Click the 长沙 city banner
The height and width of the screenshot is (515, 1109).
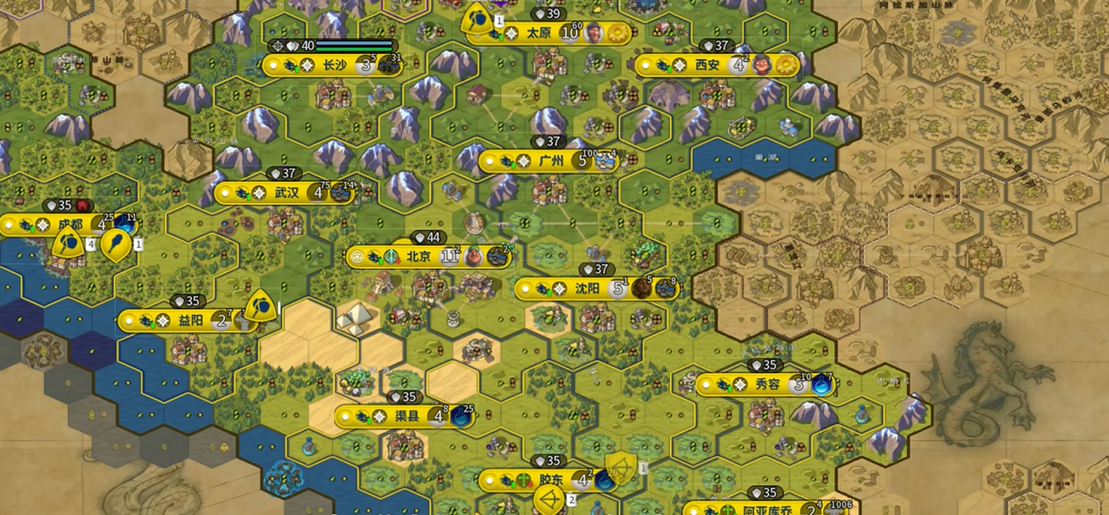pyautogui.click(x=334, y=65)
